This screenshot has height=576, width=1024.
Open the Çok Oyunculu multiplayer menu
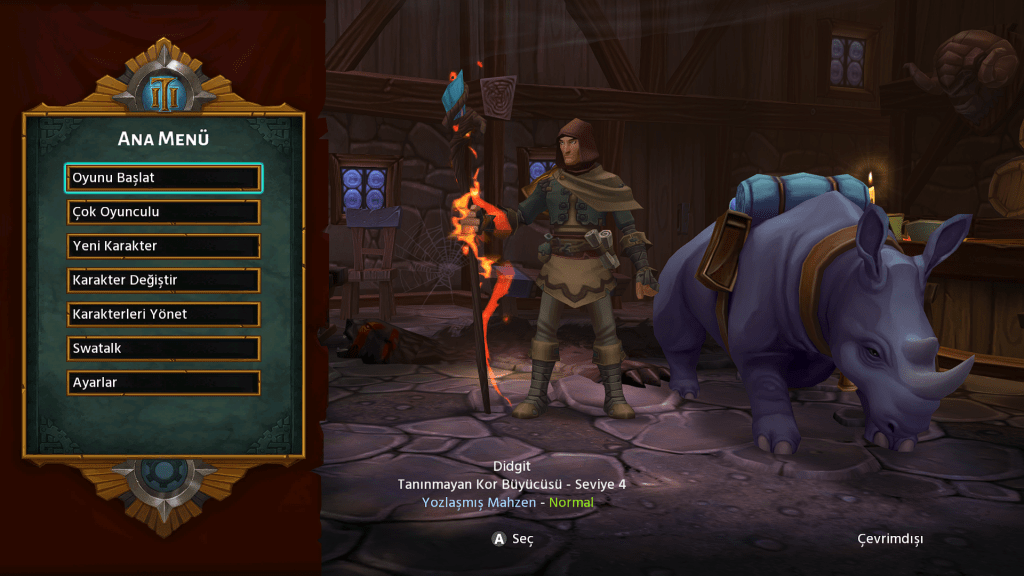163,212
